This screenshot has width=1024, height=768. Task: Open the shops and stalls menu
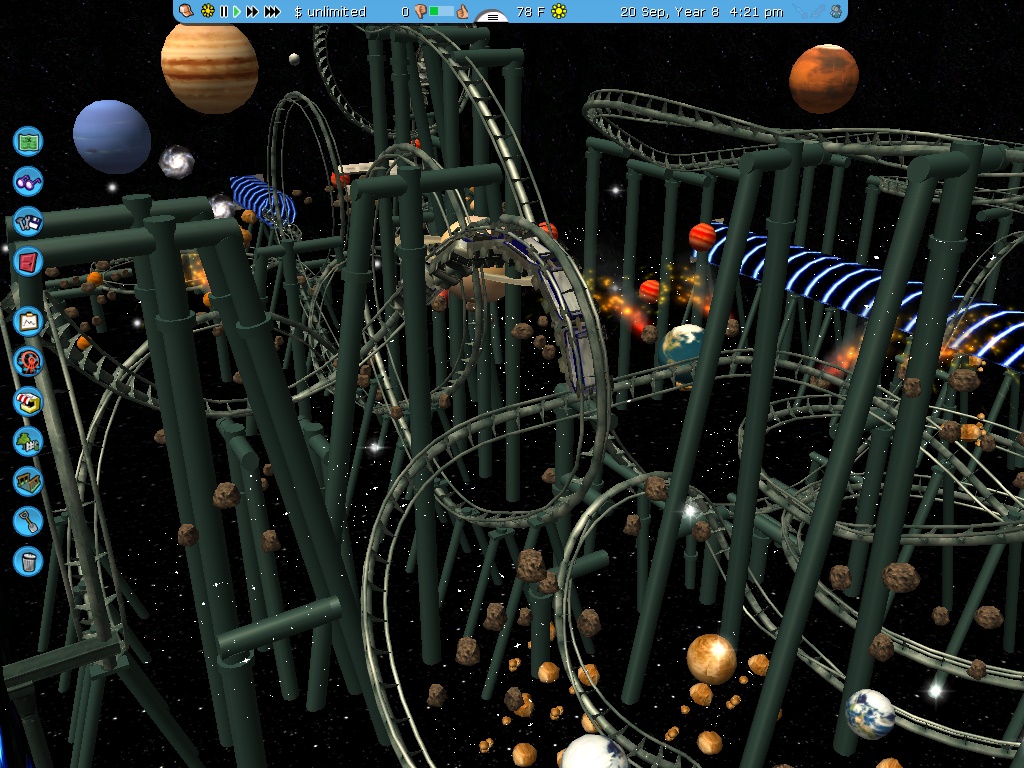click(29, 401)
